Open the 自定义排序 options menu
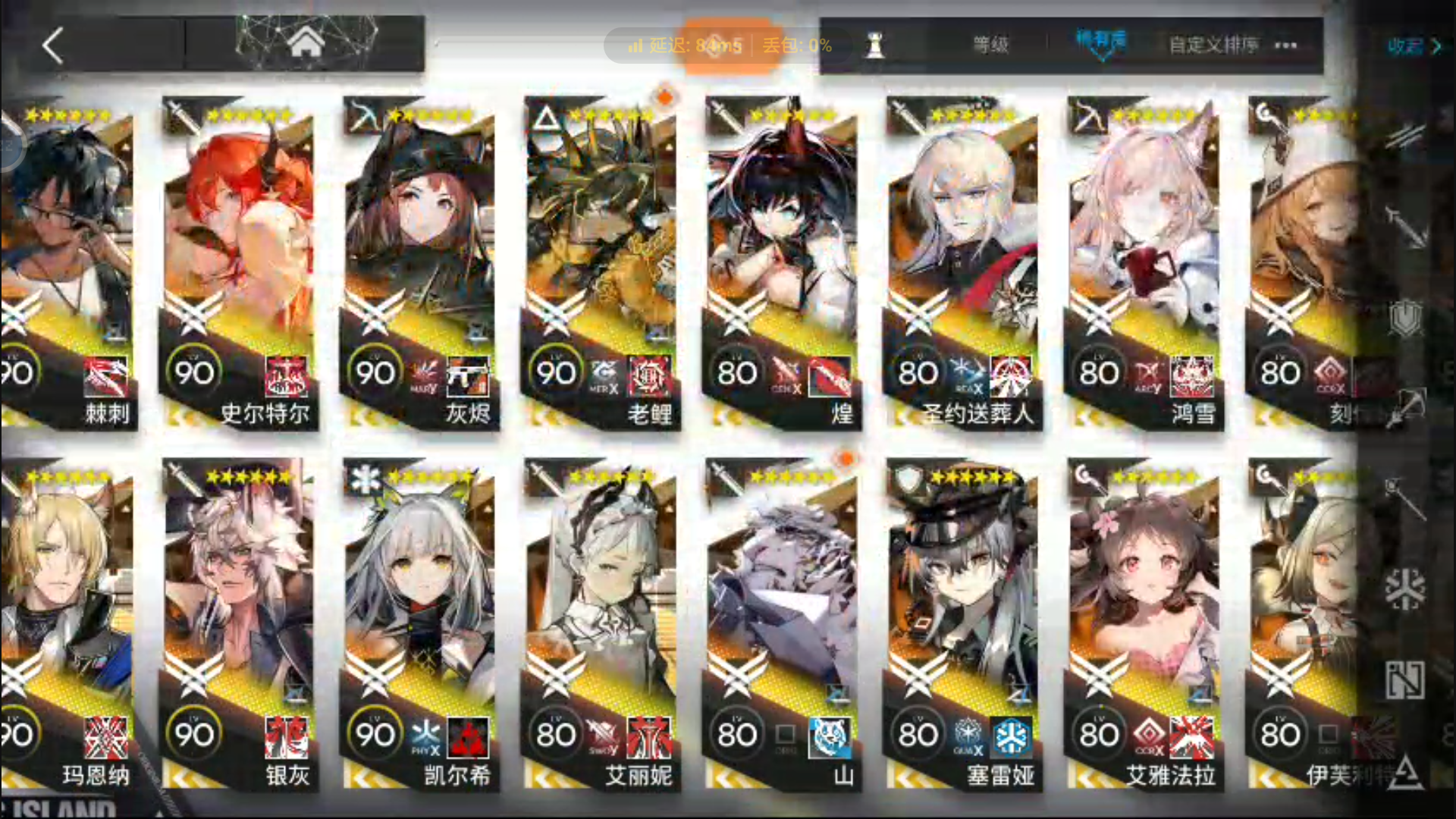The image size is (1456, 819). [1211, 45]
